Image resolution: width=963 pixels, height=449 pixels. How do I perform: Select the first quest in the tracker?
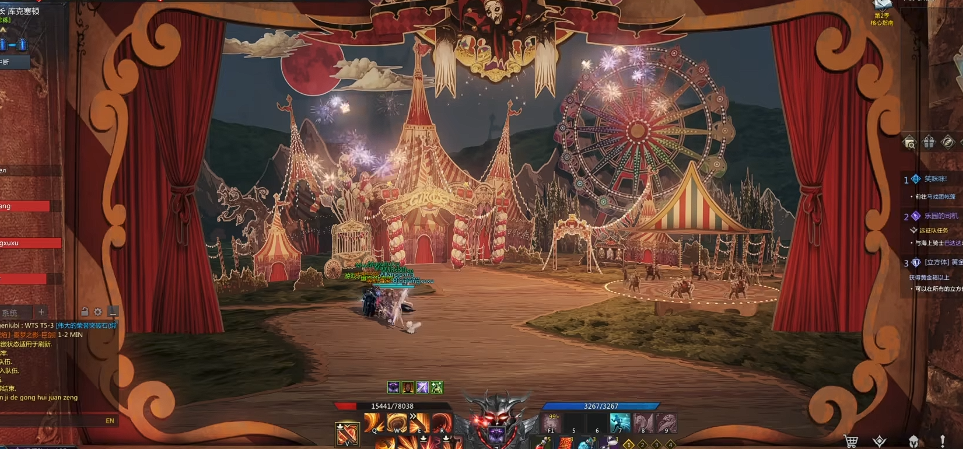click(933, 180)
